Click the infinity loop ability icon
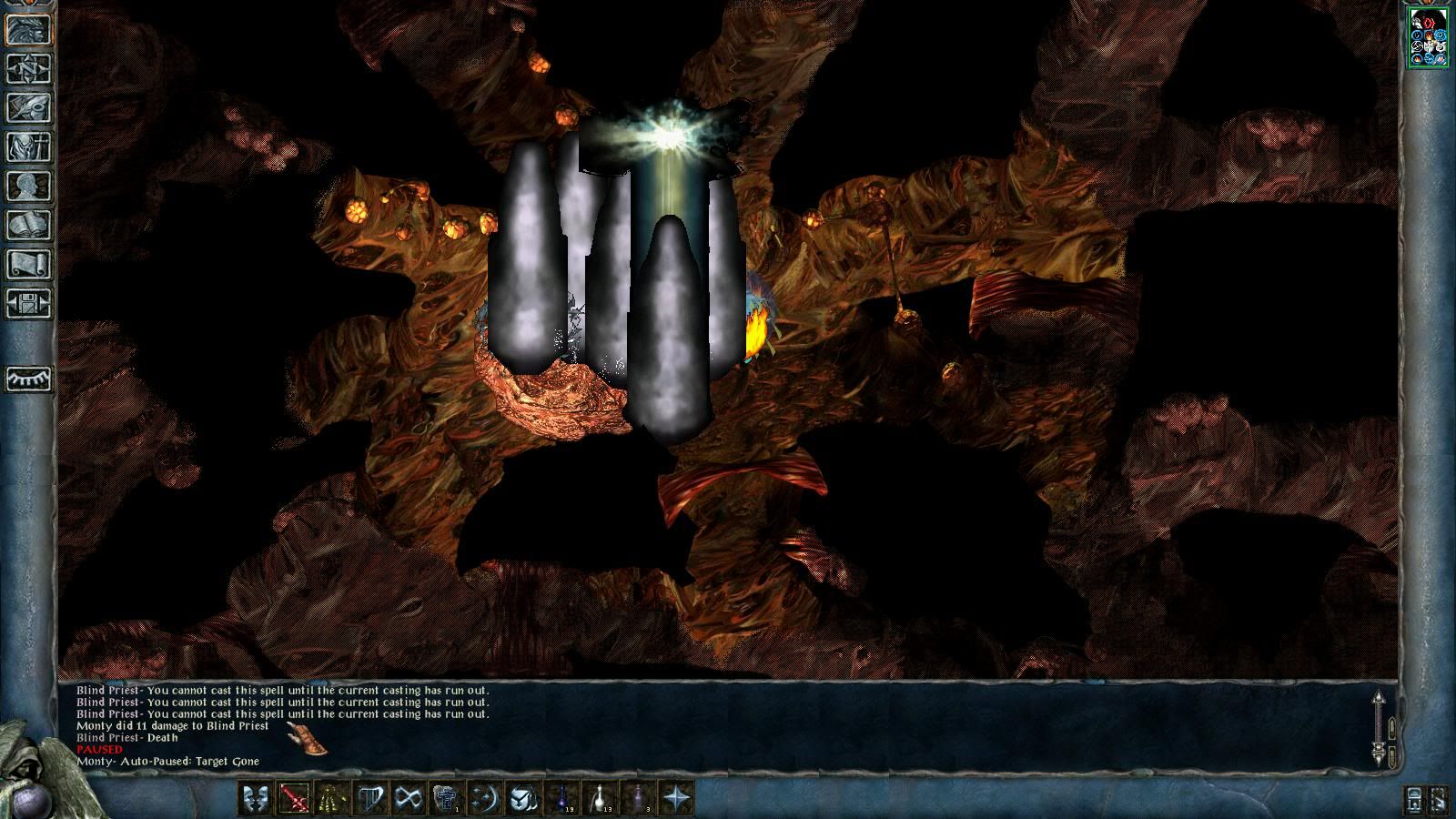The width and height of the screenshot is (1456, 819). pyautogui.click(x=408, y=799)
